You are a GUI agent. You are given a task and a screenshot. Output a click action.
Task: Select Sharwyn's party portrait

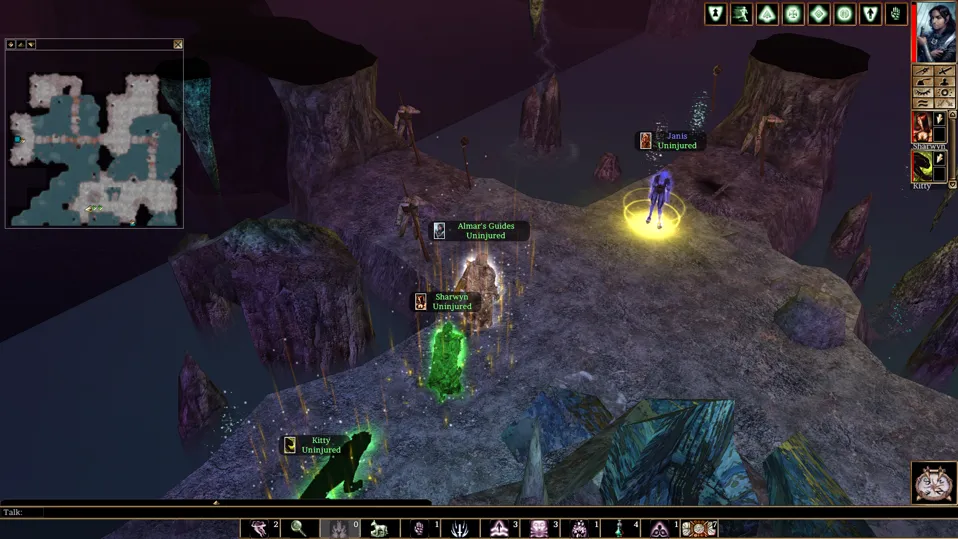(x=922, y=127)
